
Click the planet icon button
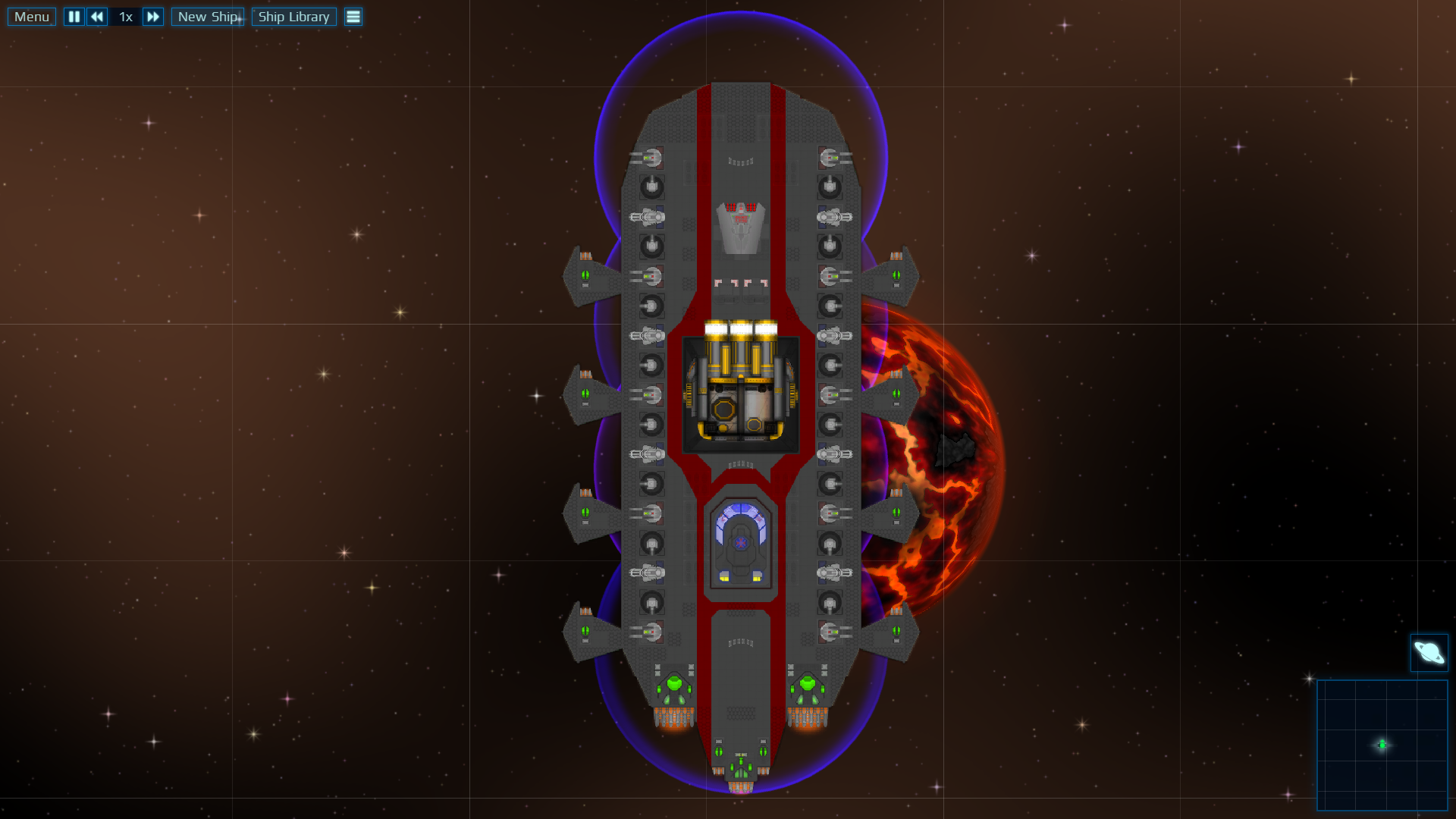[x=1429, y=653]
